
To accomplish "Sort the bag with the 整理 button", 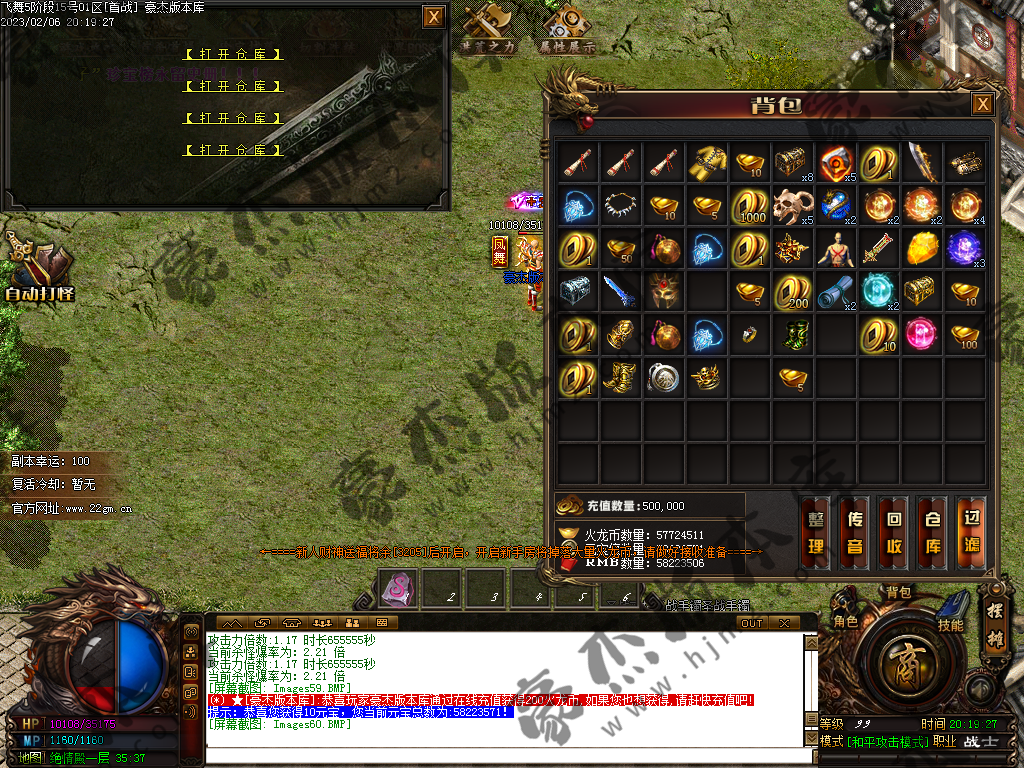I will pyautogui.click(x=816, y=533).
